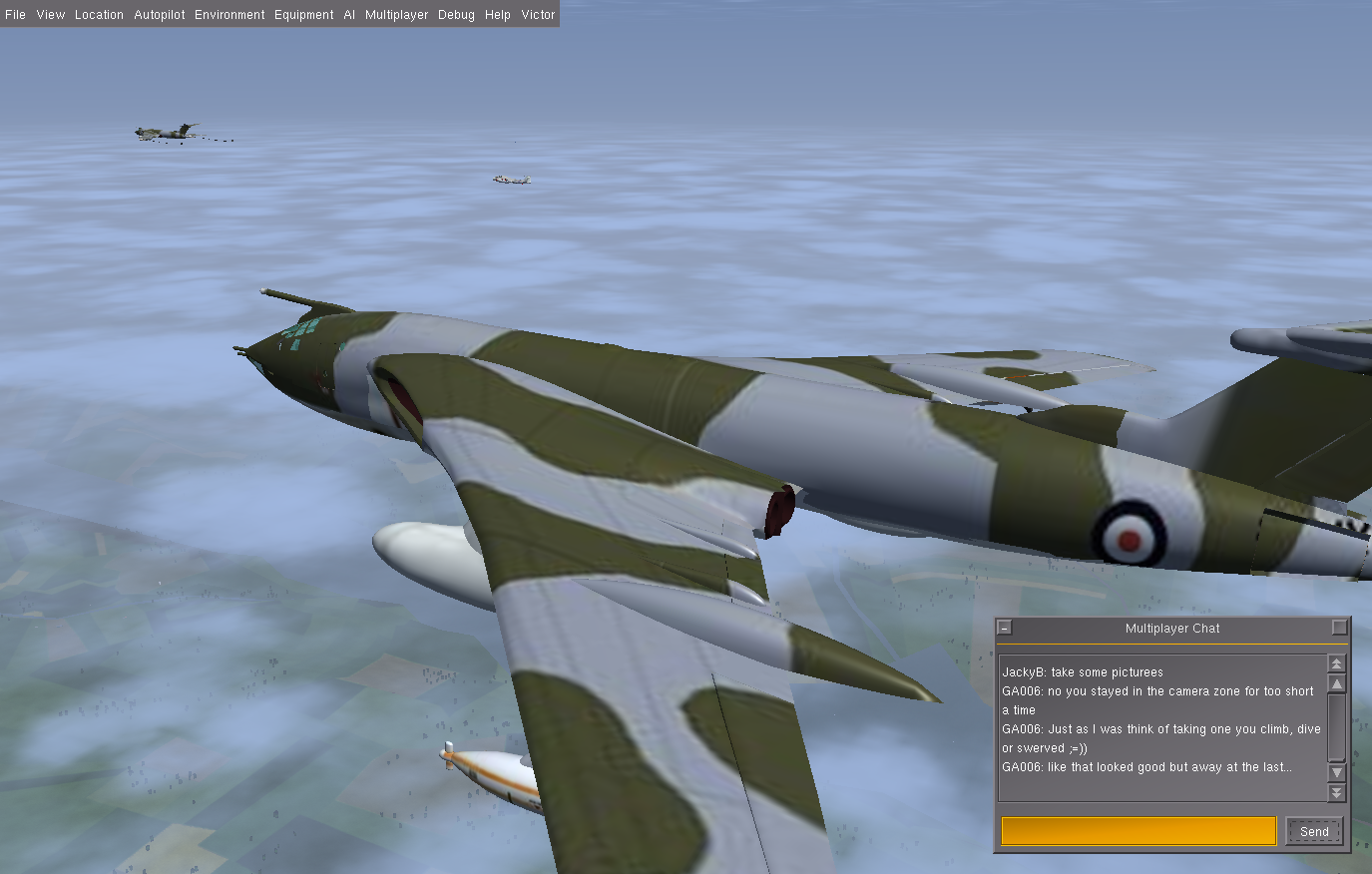Open the File menu
Image resolution: width=1372 pixels, height=874 pixels.
(x=16, y=15)
